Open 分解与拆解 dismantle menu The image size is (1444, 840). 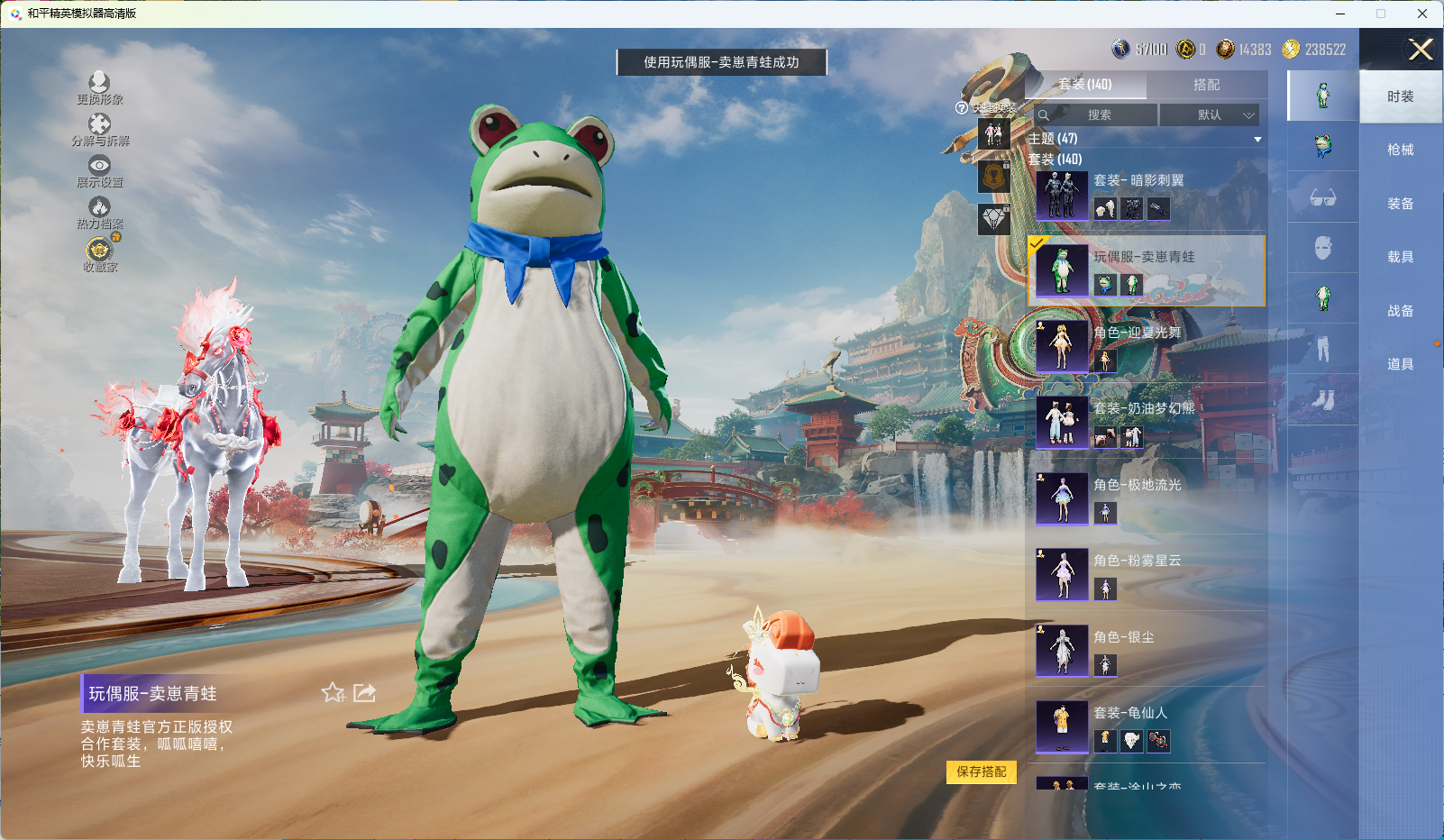99,129
